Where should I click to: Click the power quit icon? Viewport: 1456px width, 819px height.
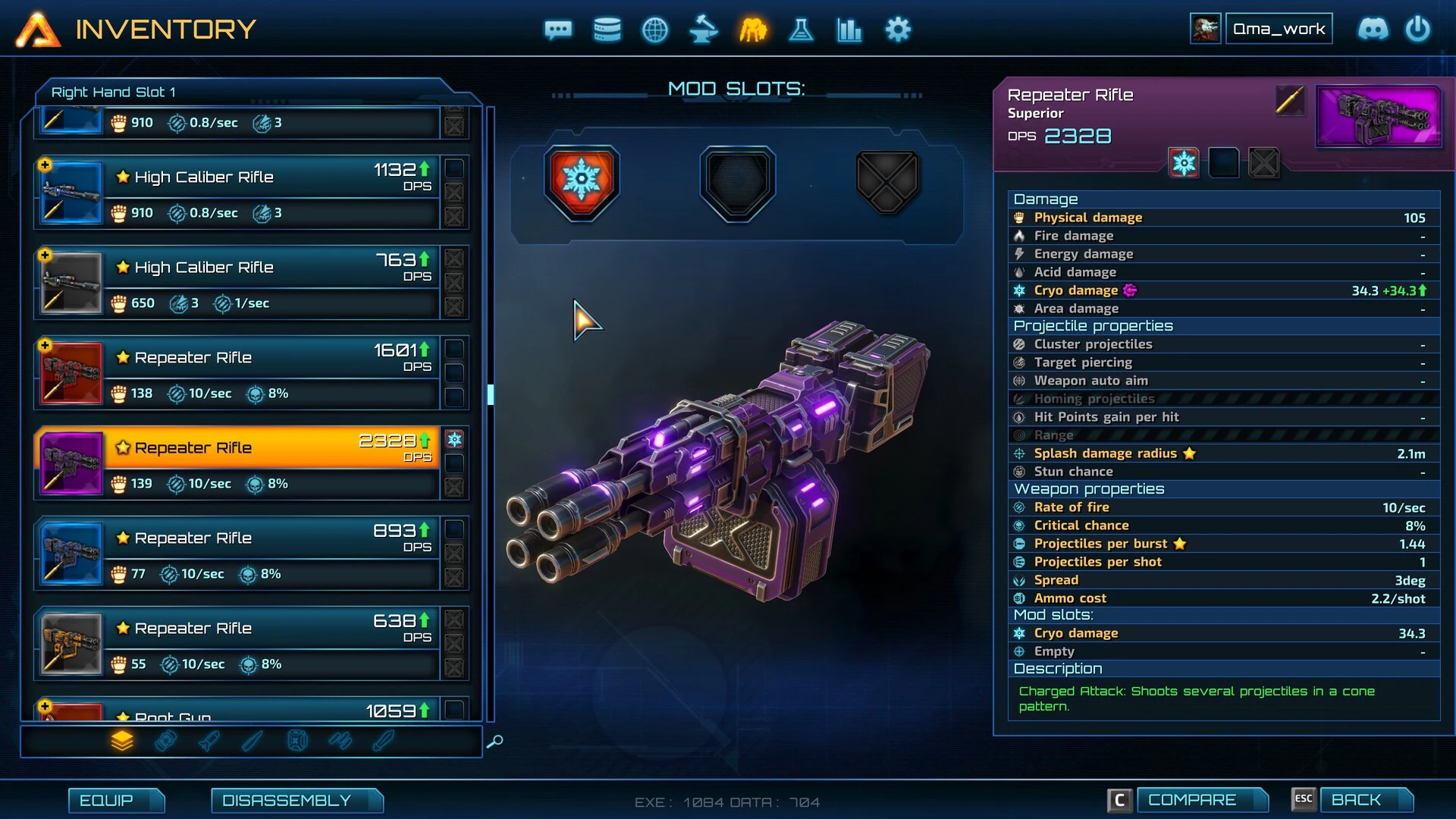click(x=1417, y=30)
